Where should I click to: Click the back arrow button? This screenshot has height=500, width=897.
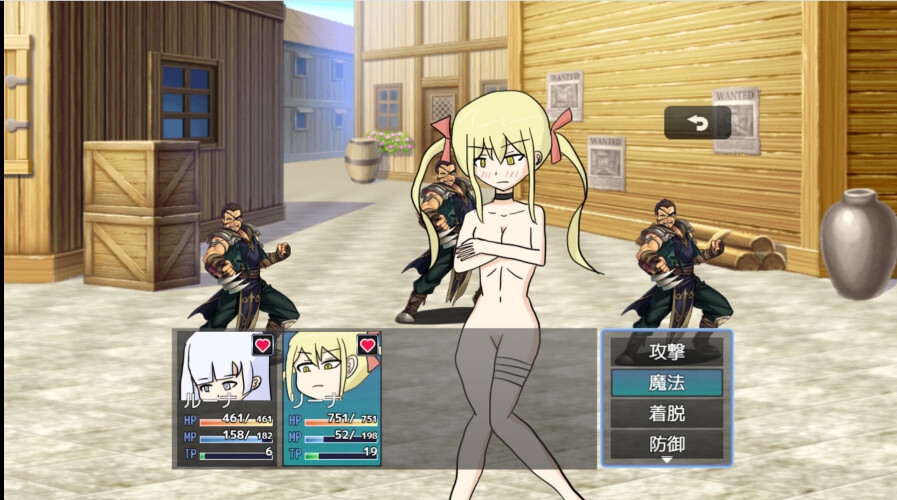click(697, 123)
